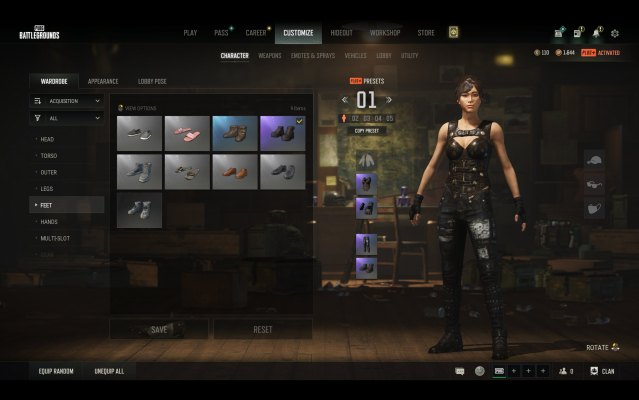
Task: Equip the pink slippers item
Action: (187, 133)
